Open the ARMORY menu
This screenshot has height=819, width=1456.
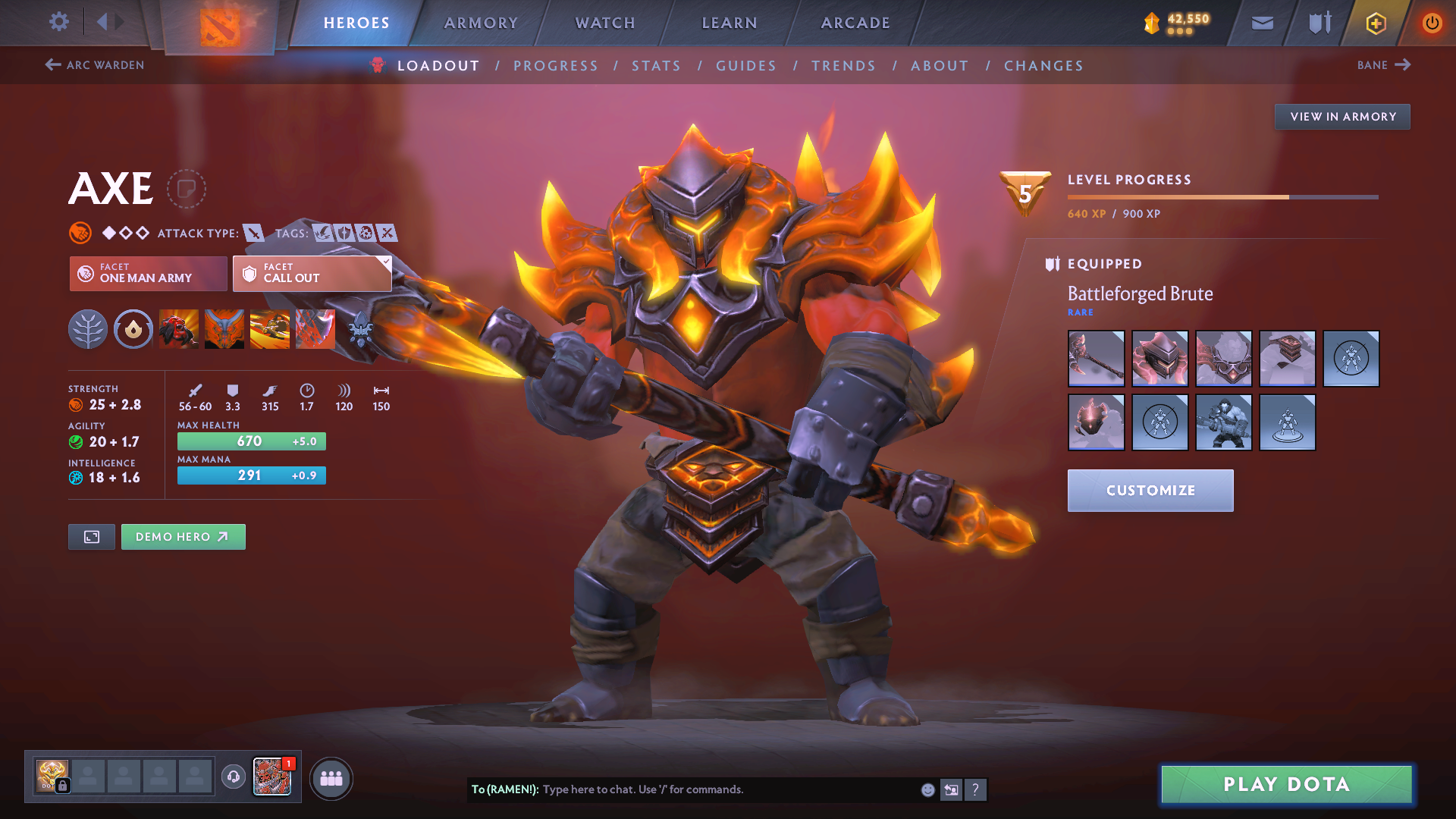point(481,23)
